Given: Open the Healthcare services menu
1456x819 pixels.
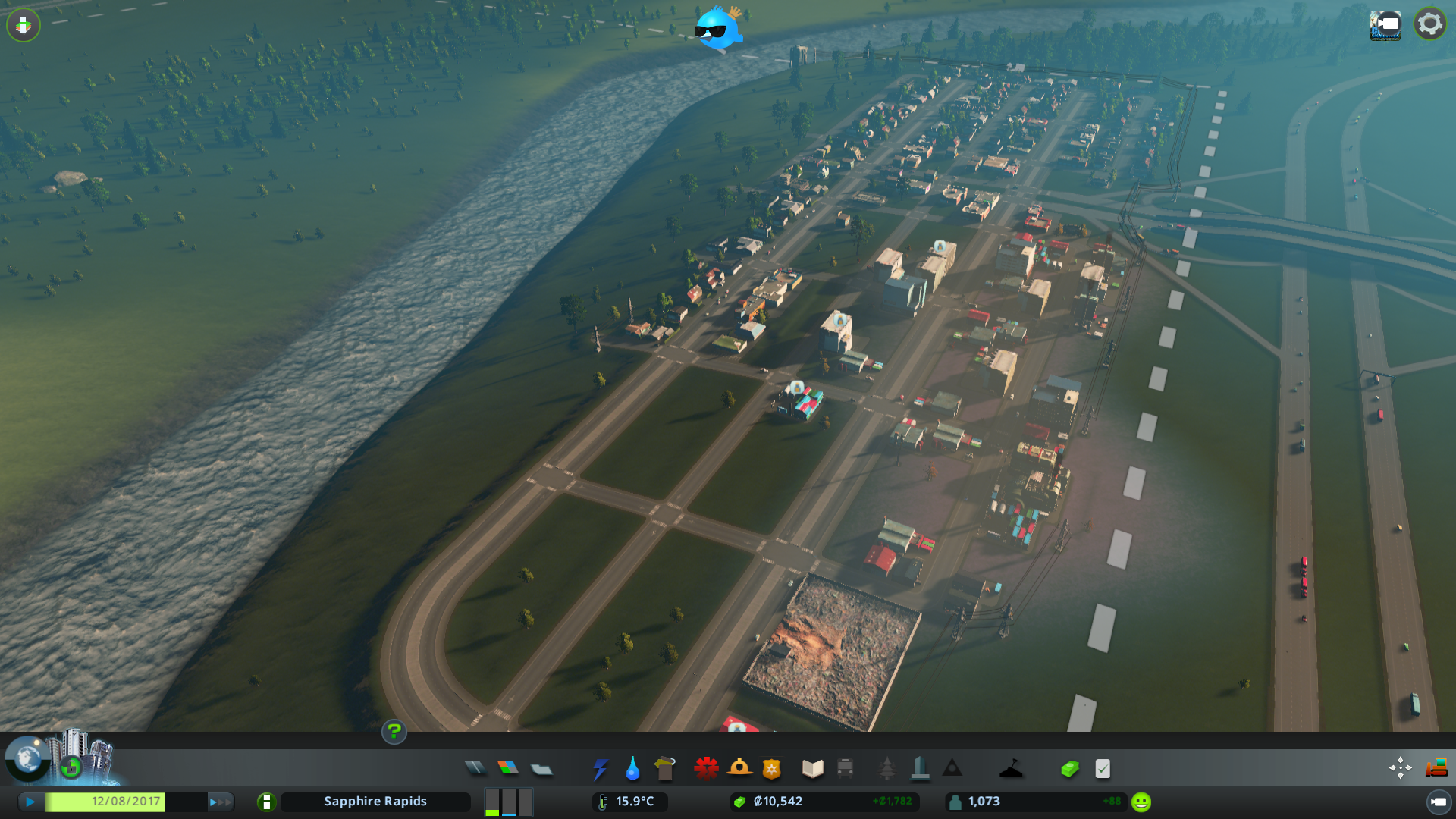Looking at the screenshot, I should click(706, 768).
